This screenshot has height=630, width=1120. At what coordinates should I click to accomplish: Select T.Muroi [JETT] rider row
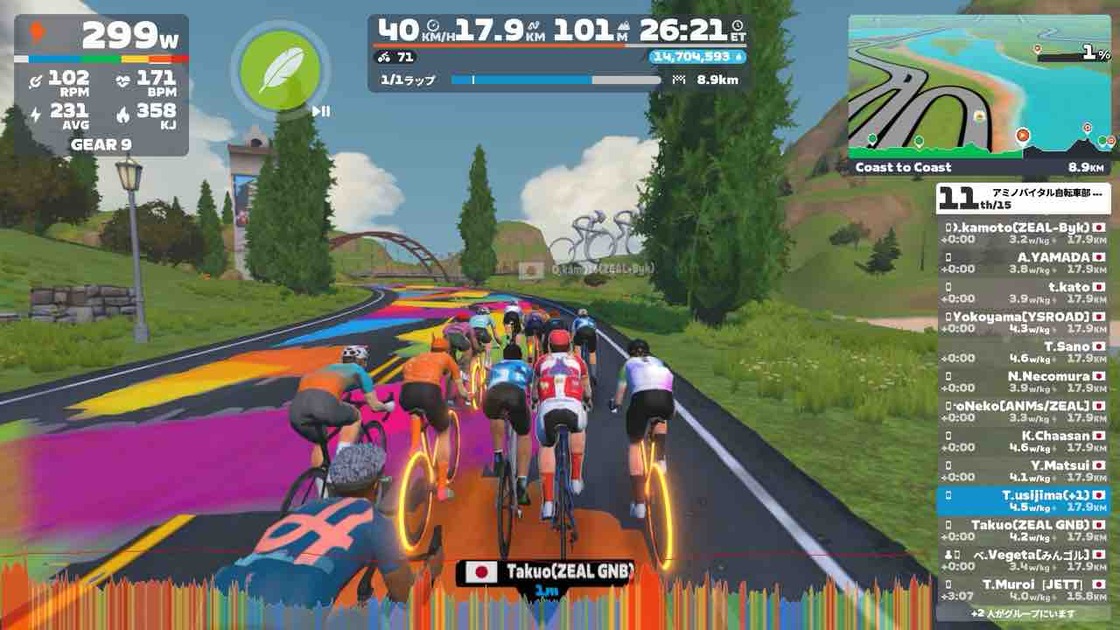(x=1026, y=590)
